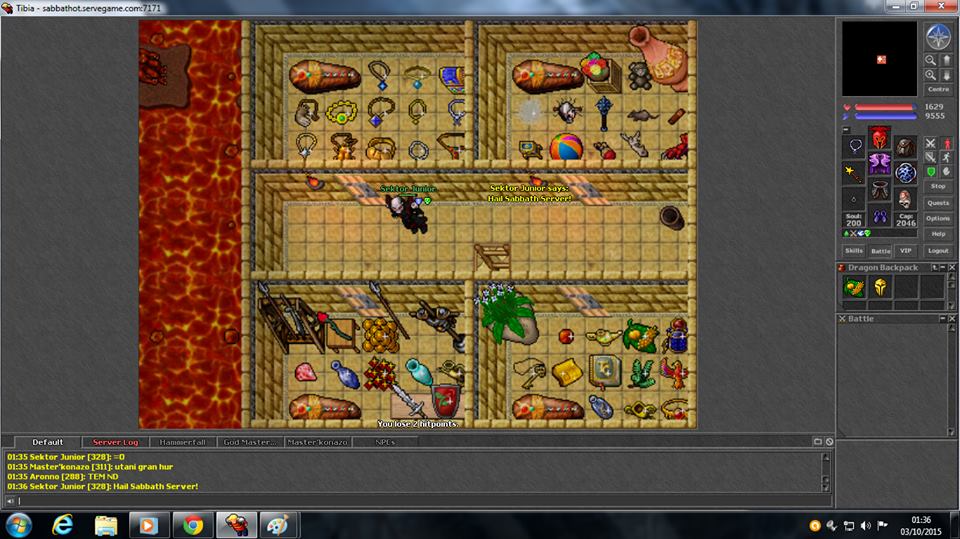Open the Quests log

938,203
